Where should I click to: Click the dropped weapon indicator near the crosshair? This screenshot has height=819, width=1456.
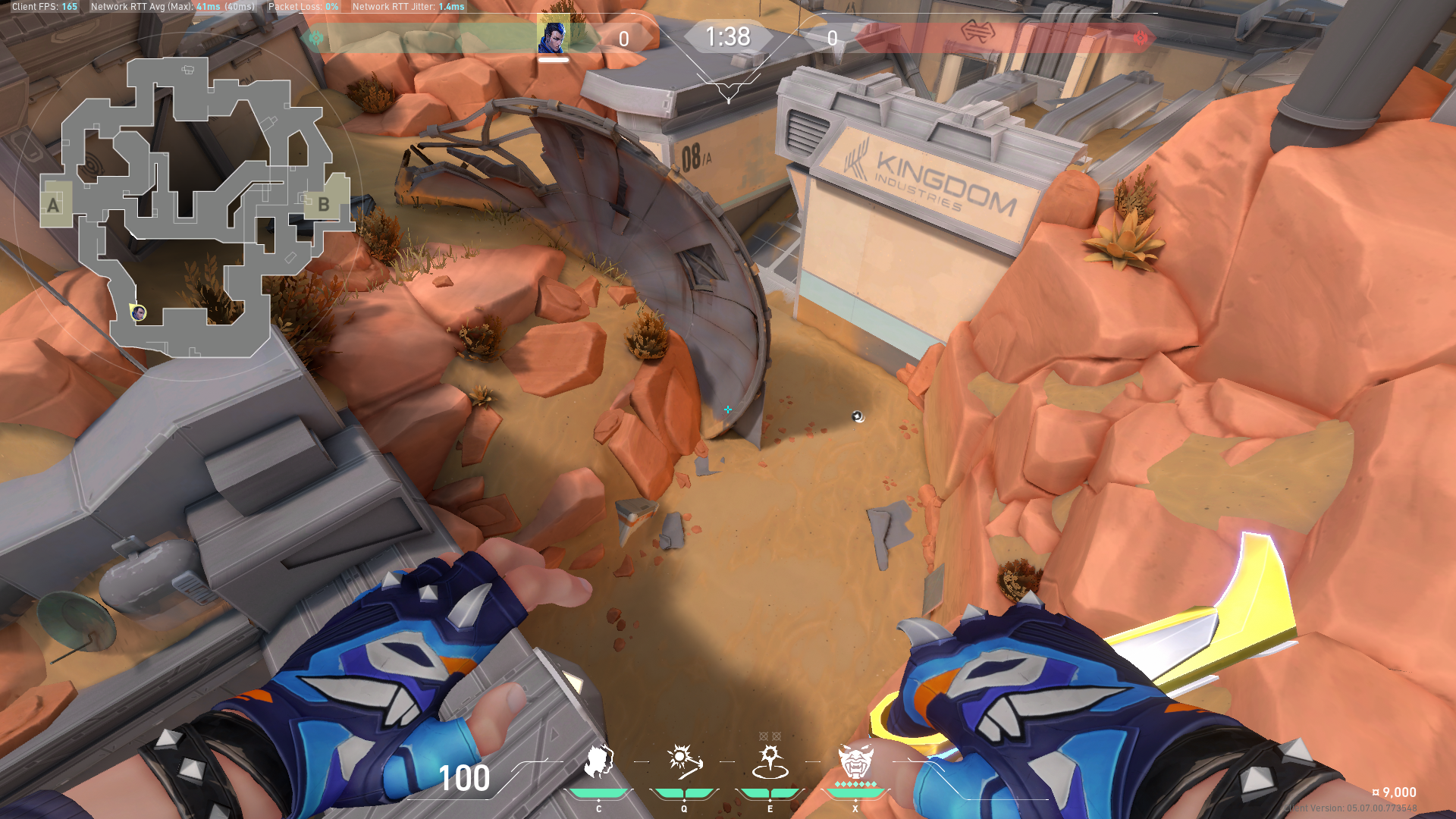(x=856, y=417)
